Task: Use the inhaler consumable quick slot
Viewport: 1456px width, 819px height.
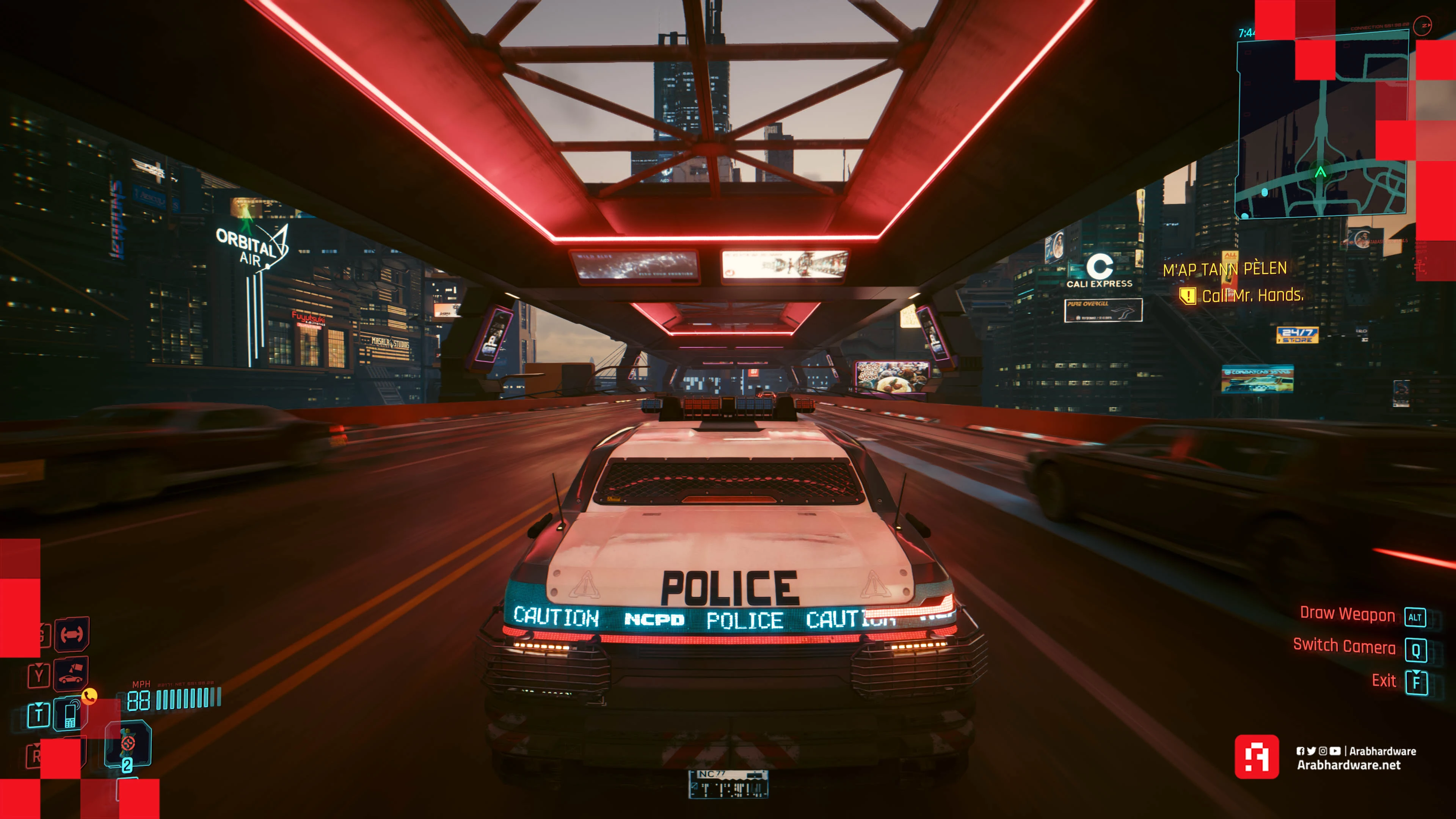Action: tap(128, 744)
